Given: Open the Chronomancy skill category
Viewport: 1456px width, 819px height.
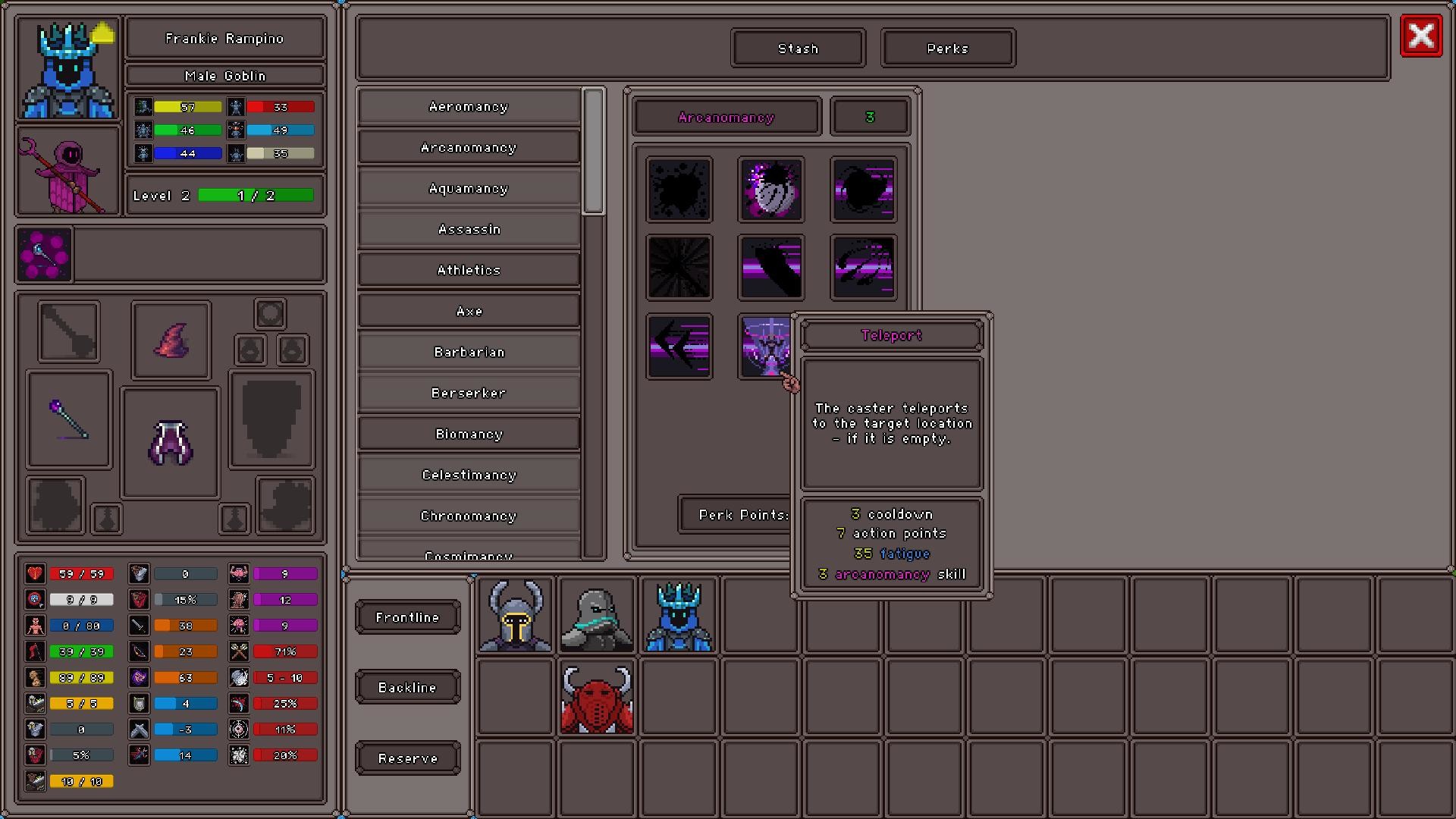Looking at the screenshot, I should click(468, 515).
